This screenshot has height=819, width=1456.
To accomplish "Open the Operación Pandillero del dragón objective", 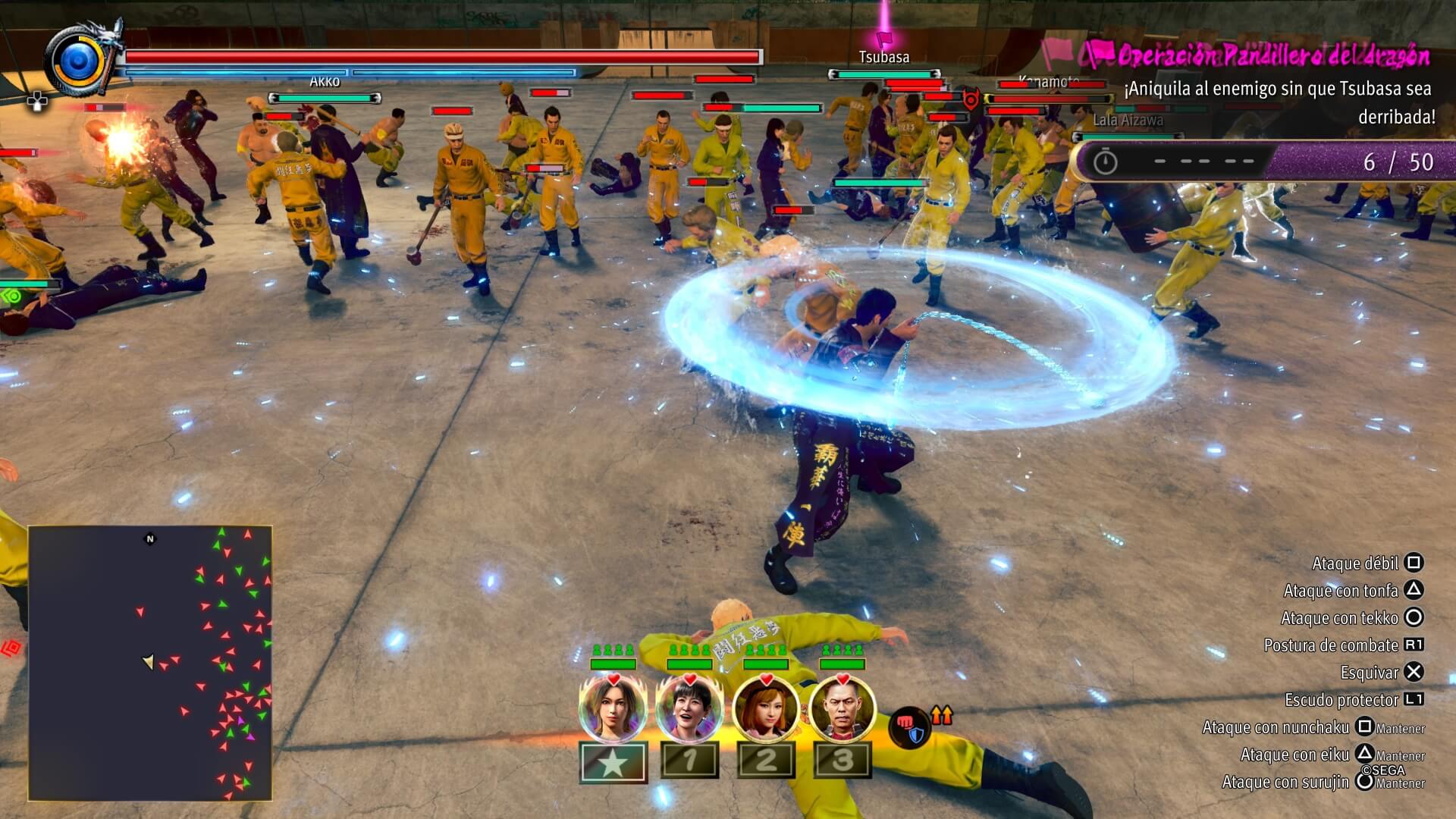I will coord(1272,55).
